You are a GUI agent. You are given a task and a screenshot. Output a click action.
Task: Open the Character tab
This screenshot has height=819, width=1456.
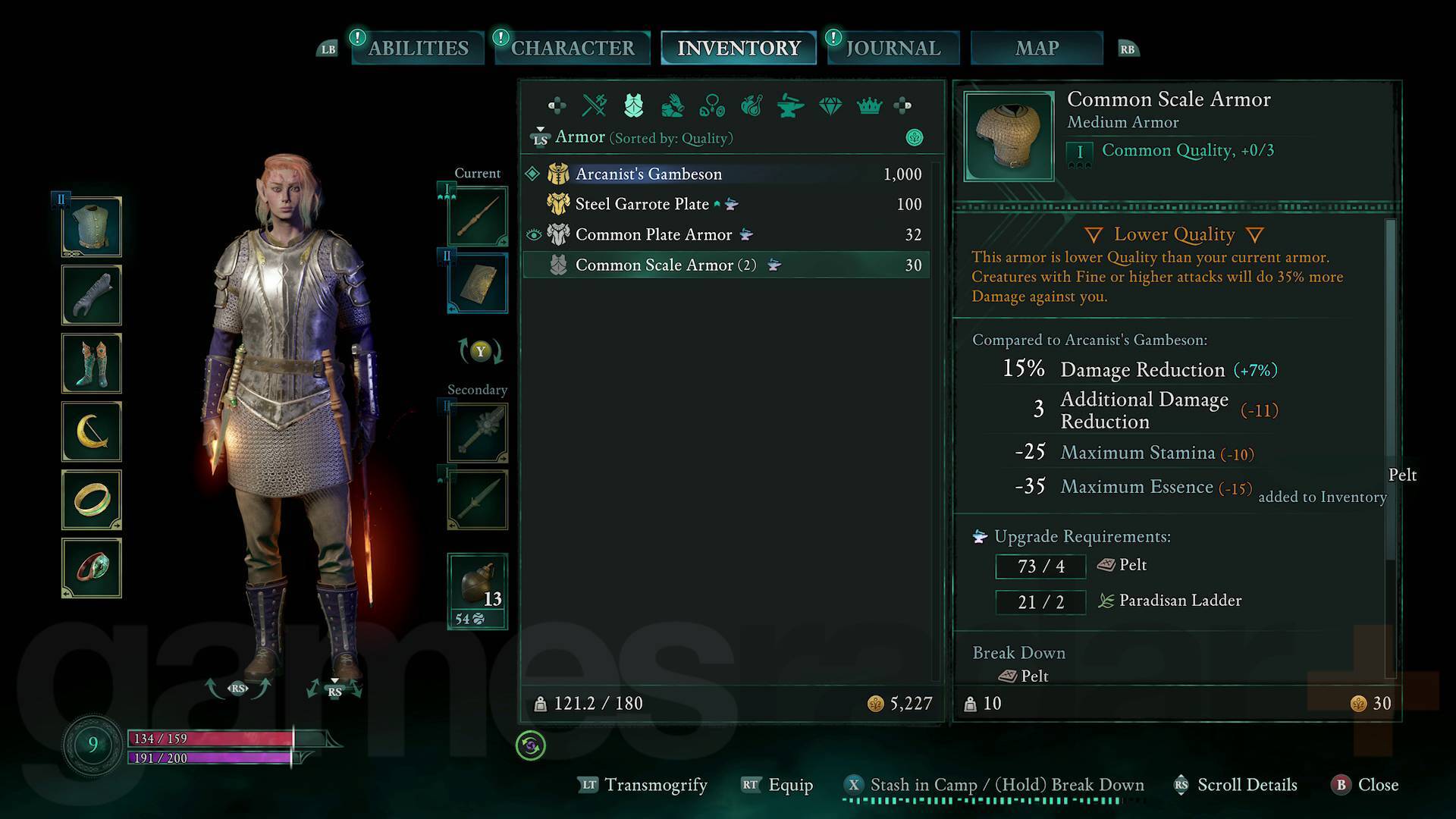click(573, 48)
